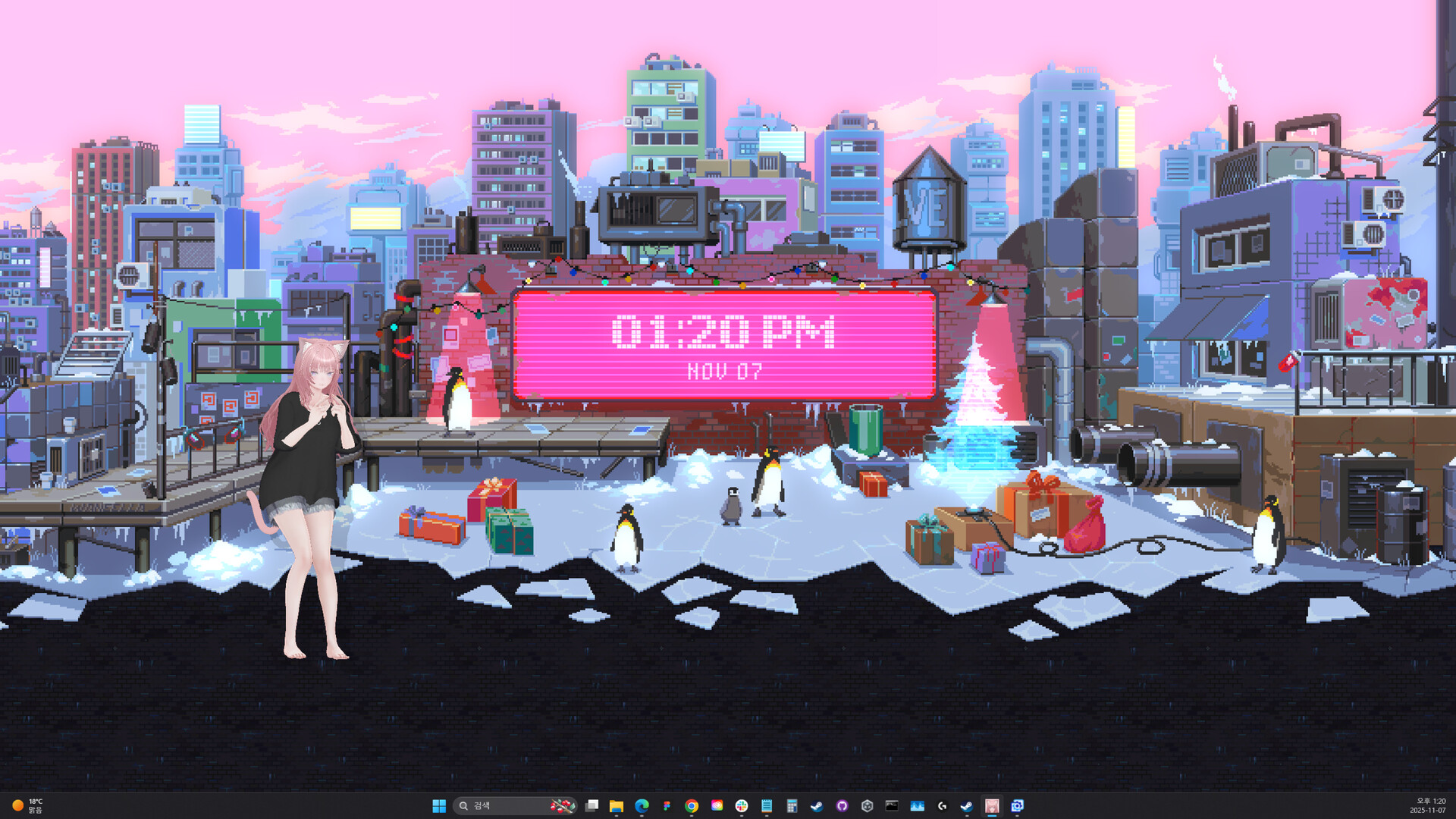This screenshot has height=819, width=1456.
Task: Open the Adobe Creative Cloud app
Action: coord(717,806)
